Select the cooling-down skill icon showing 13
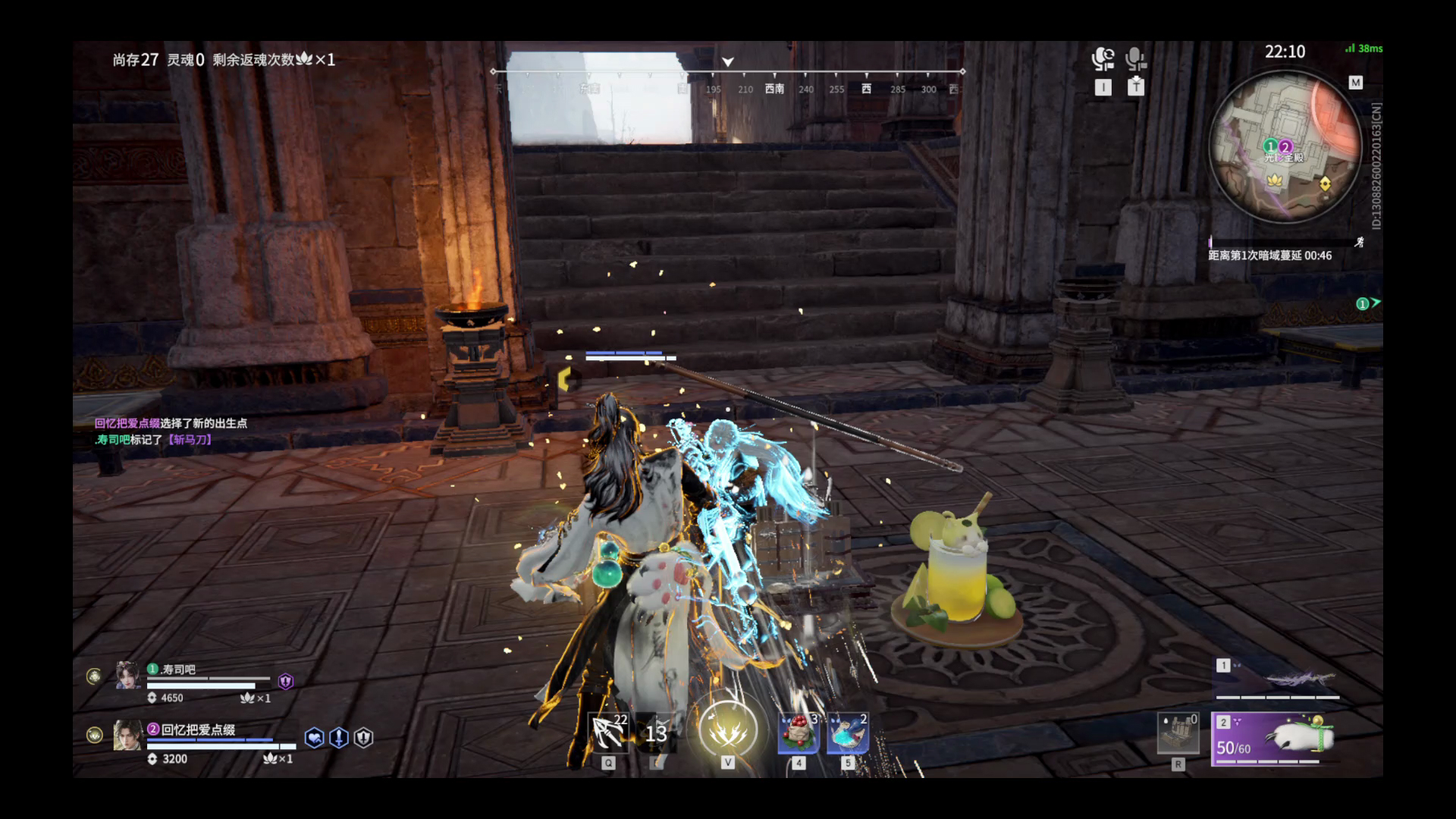1456x819 pixels. [x=656, y=733]
